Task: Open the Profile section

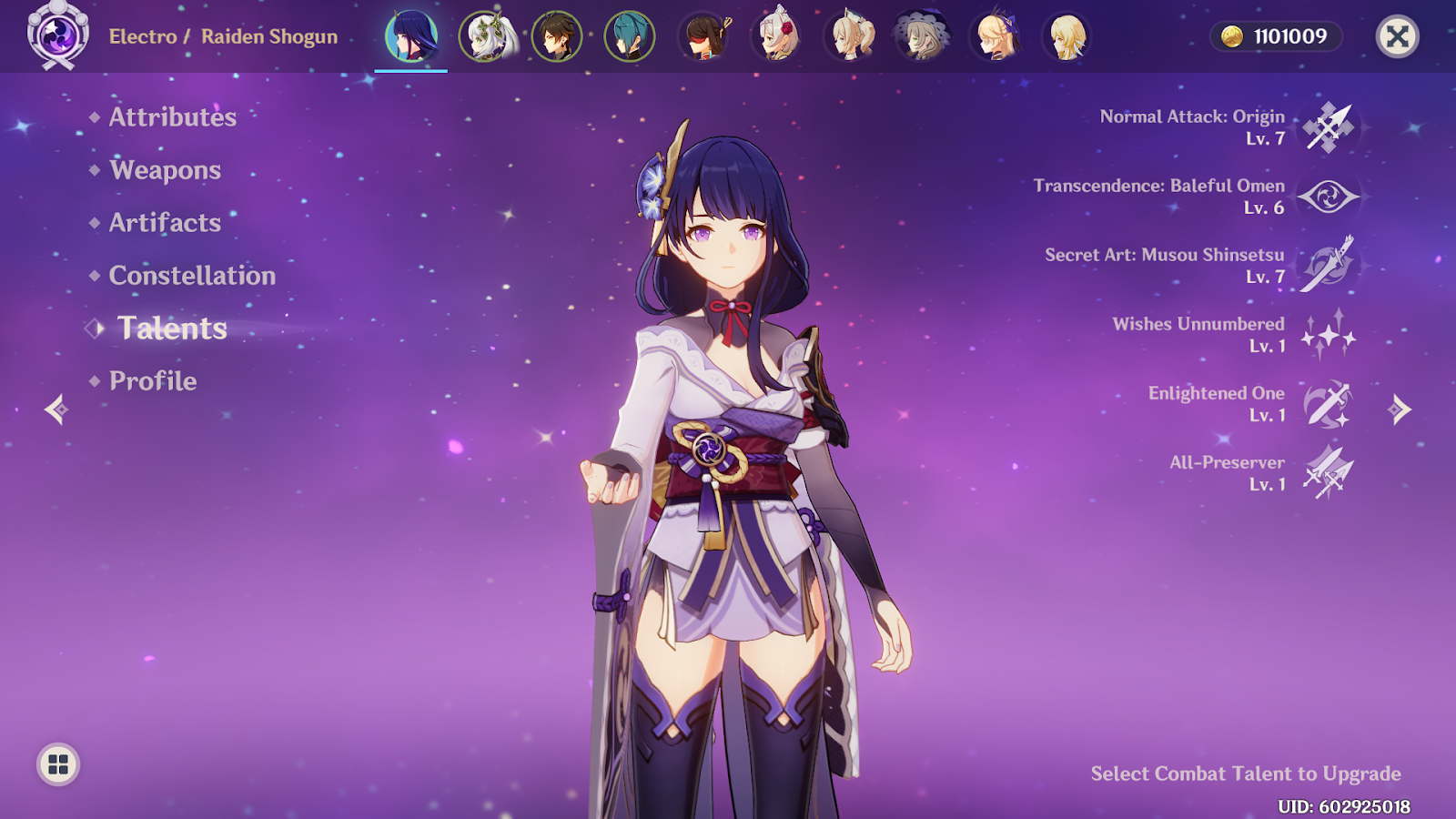Action: point(153,381)
